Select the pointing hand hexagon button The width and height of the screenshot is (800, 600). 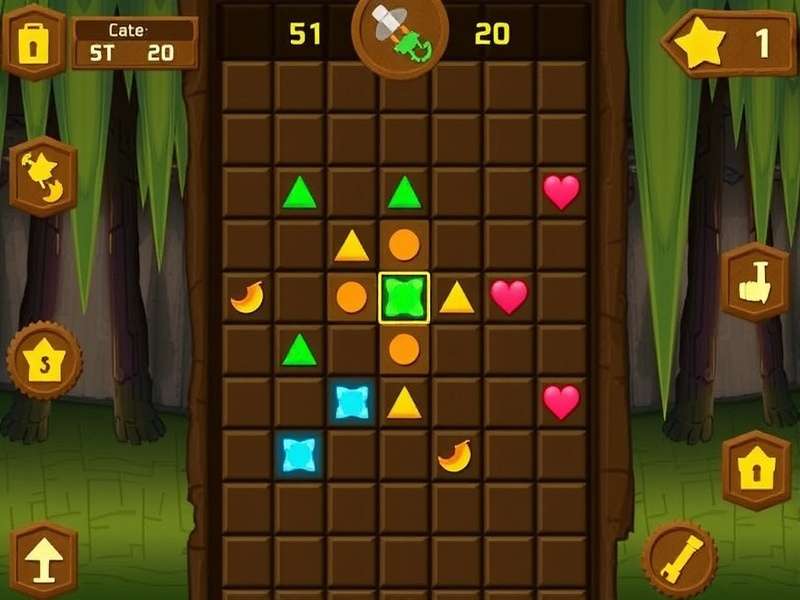[755, 282]
